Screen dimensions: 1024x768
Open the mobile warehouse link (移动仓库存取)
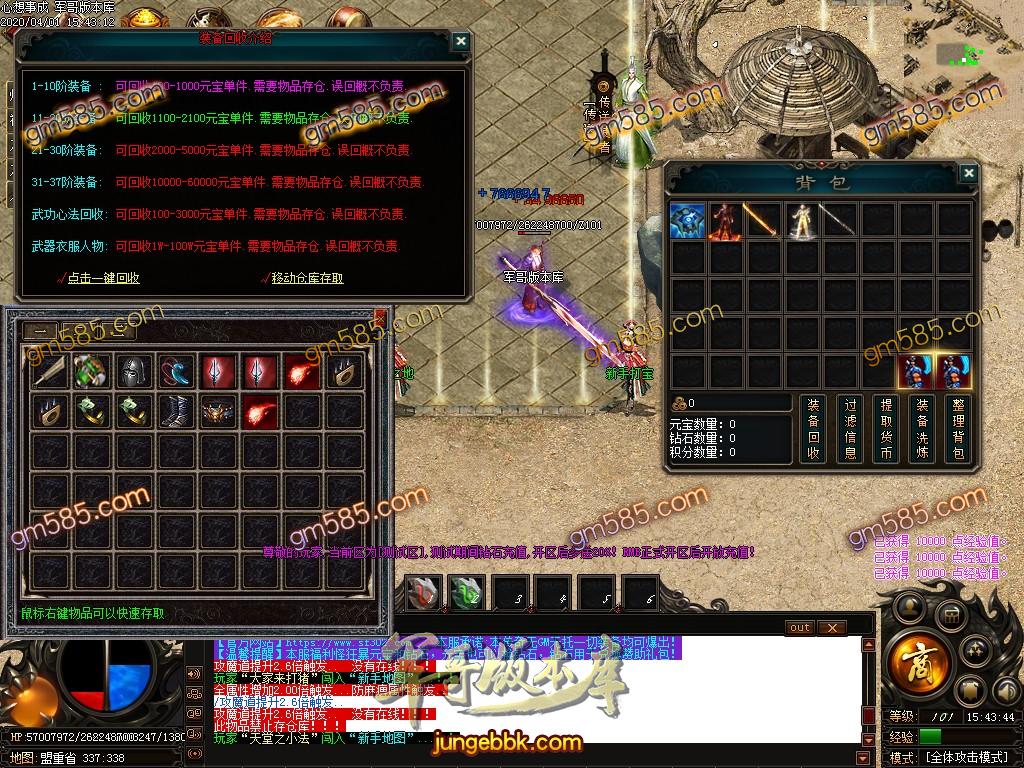[307, 278]
